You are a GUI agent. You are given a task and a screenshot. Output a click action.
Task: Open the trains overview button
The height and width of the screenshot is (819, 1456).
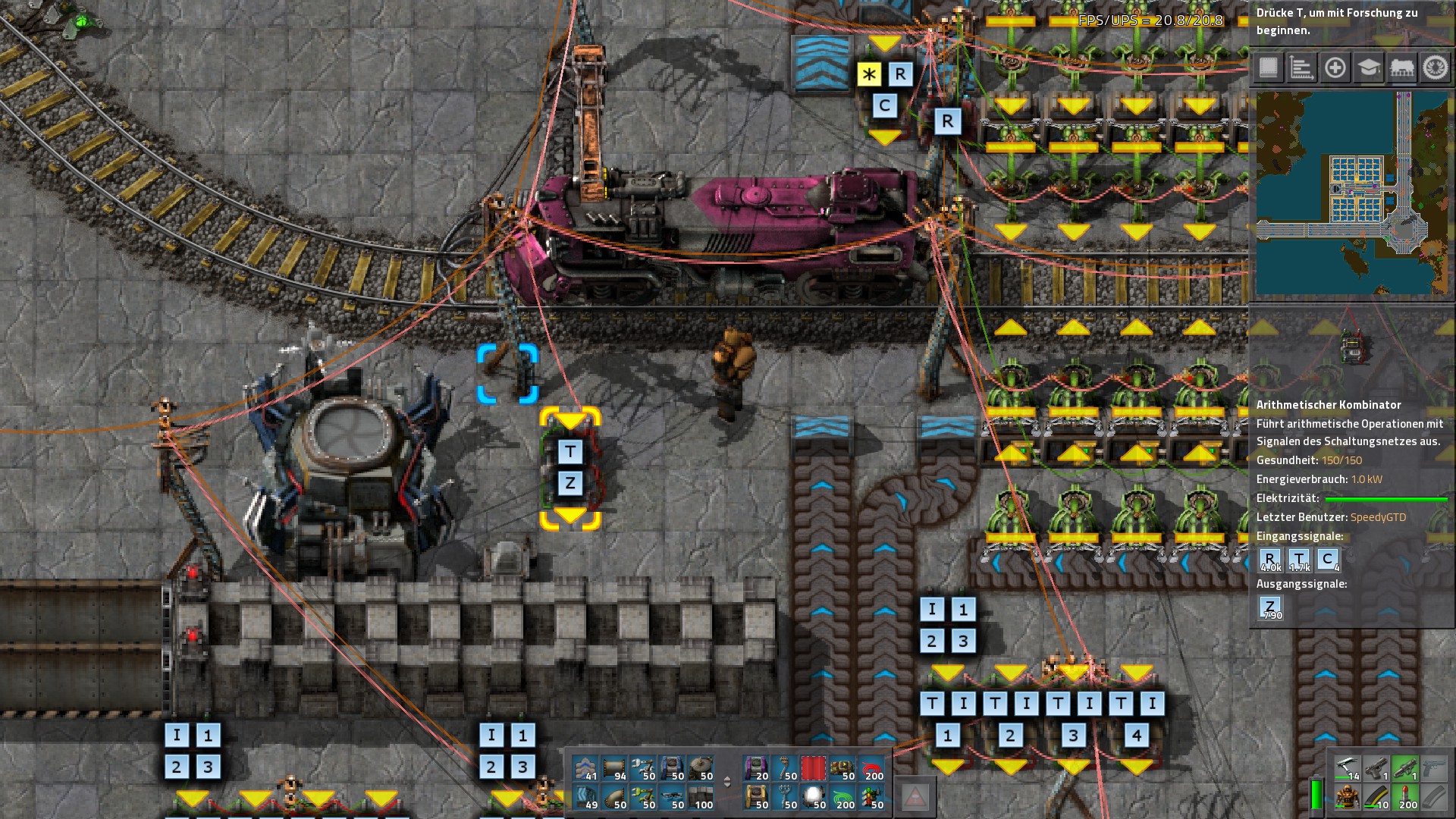1401,68
